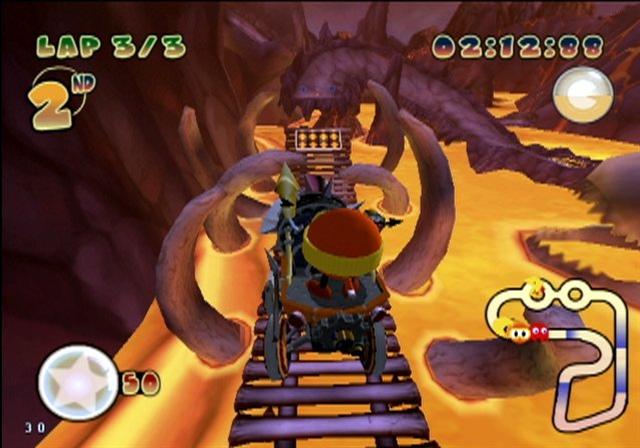Viewport: 640px width, 448px height.
Task: Select the item orb slot
Action: [x=583, y=96]
